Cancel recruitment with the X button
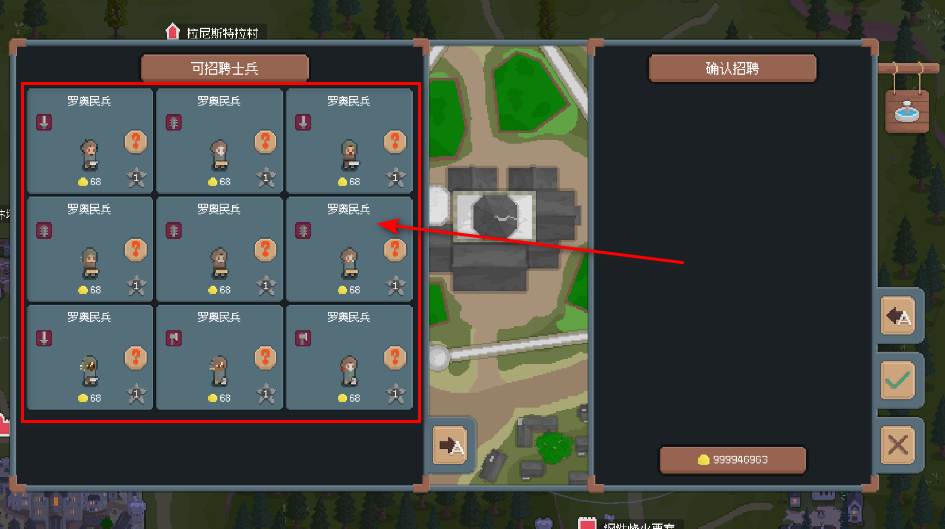The width and height of the screenshot is (945, 529). click(x=898, y=444)
